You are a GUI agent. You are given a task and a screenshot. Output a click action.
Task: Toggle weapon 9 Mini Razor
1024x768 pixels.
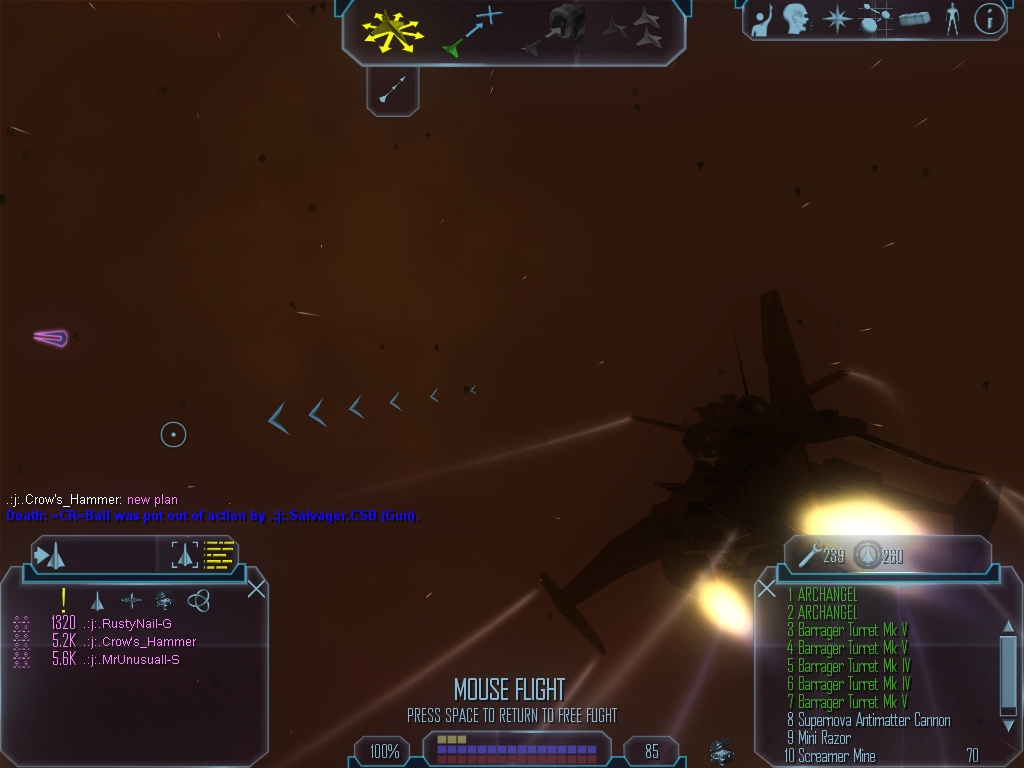[x=823, y=738]
